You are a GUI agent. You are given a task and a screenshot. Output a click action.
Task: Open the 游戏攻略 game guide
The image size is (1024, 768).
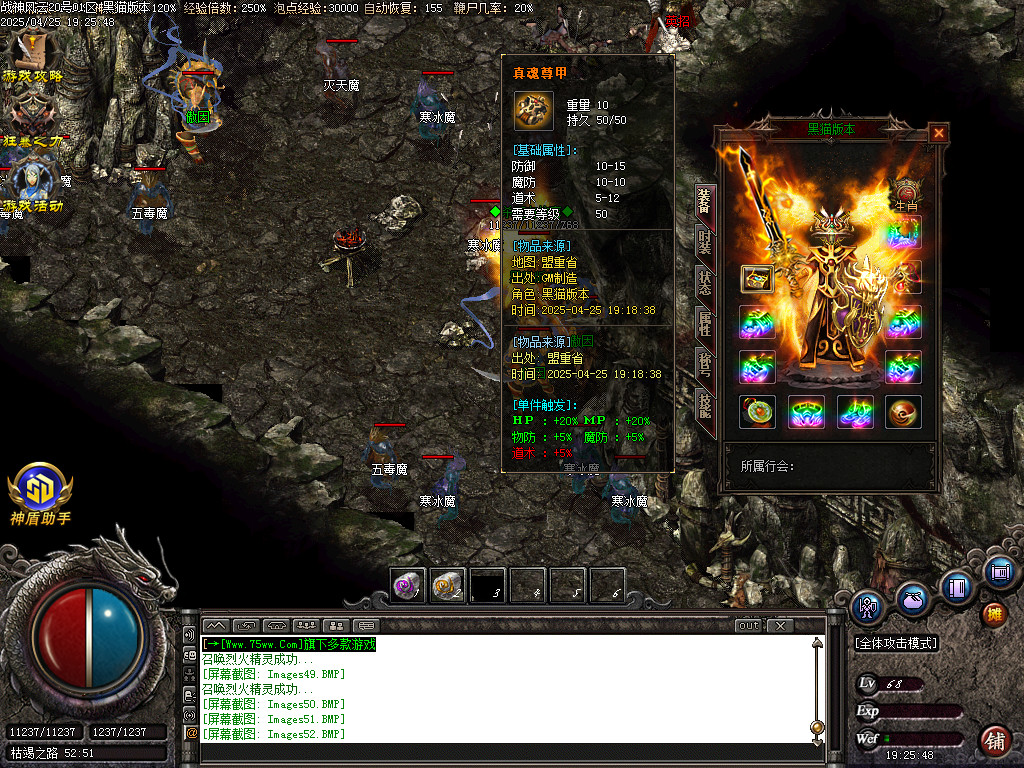tap(33, 58)
